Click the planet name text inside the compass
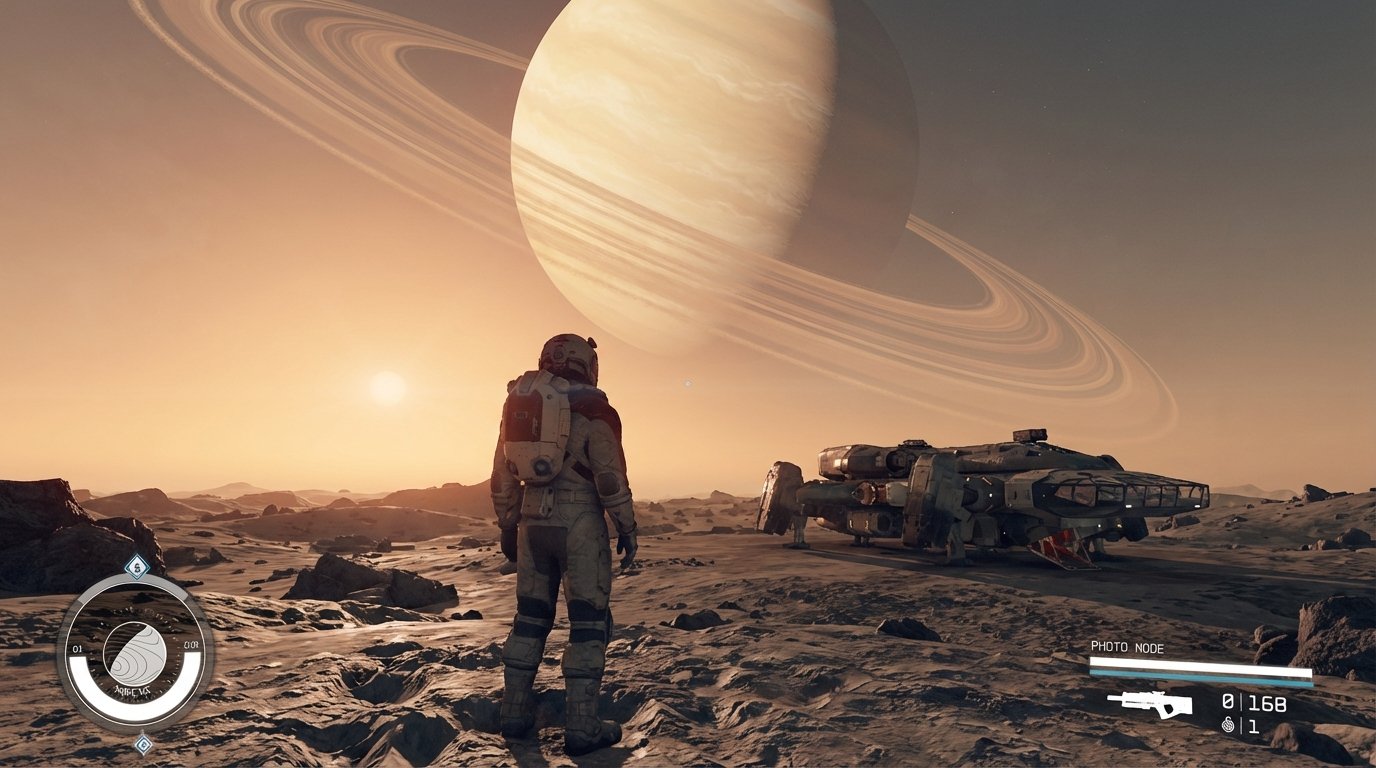The image size is (1376, 768). tap(132, 689)
